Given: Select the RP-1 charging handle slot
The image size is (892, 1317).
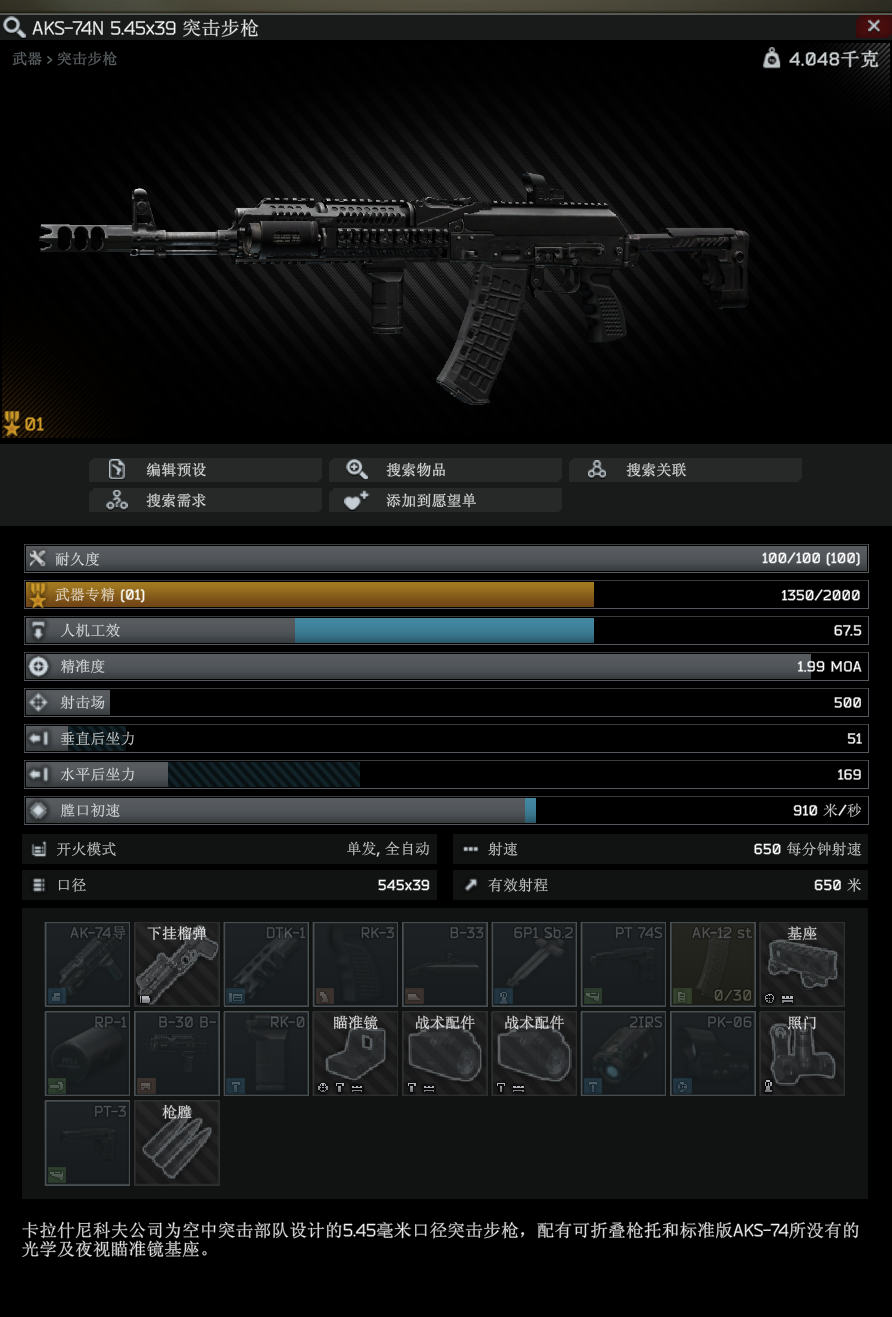Looking at the screenshot, I should pyautogui.click(x=88, y=1053).
